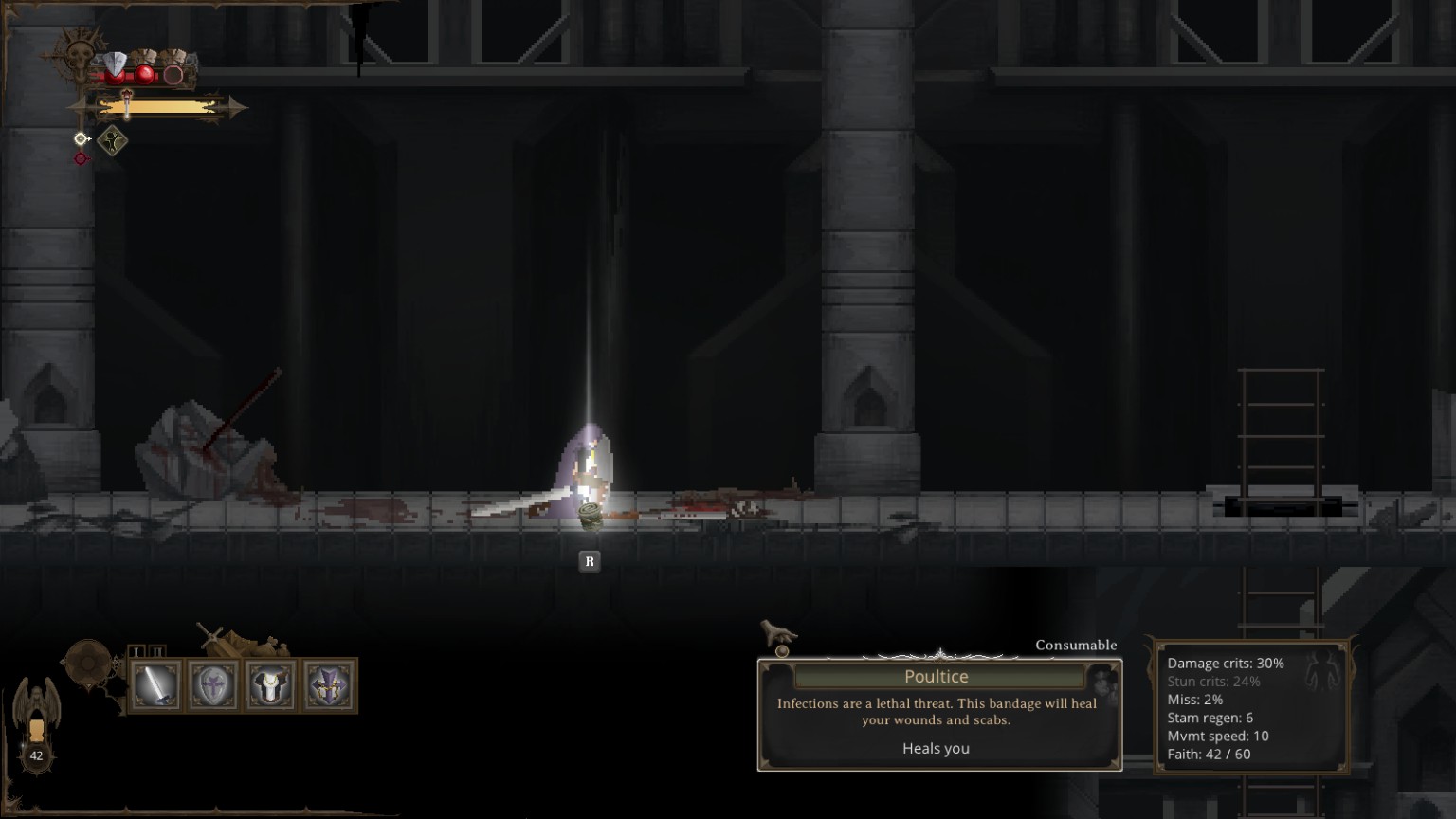Switch to weapon set II tab
The height and width of the screenshot is (819, 1456).
pos(157,651)
